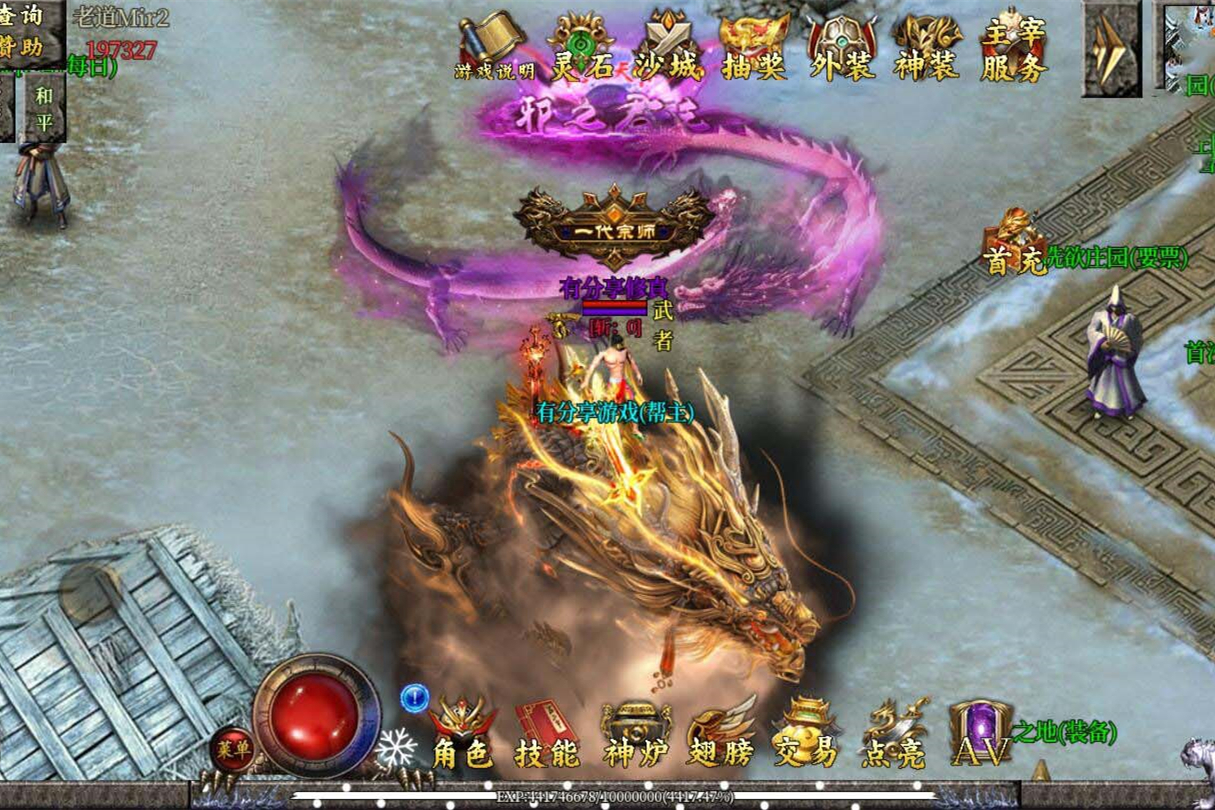This screenshot has width=1215, height=810.
Task: Tap the large red orb button
Action: pos(315,714)
